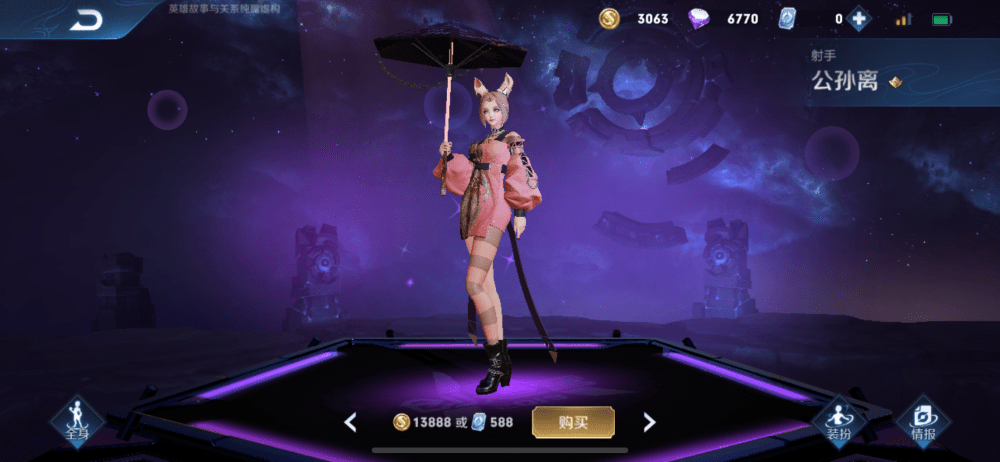Go back using the return arrow
The height and width of the screenshot is (462, 1000).
pyautogui.click(x=86, y=20)
